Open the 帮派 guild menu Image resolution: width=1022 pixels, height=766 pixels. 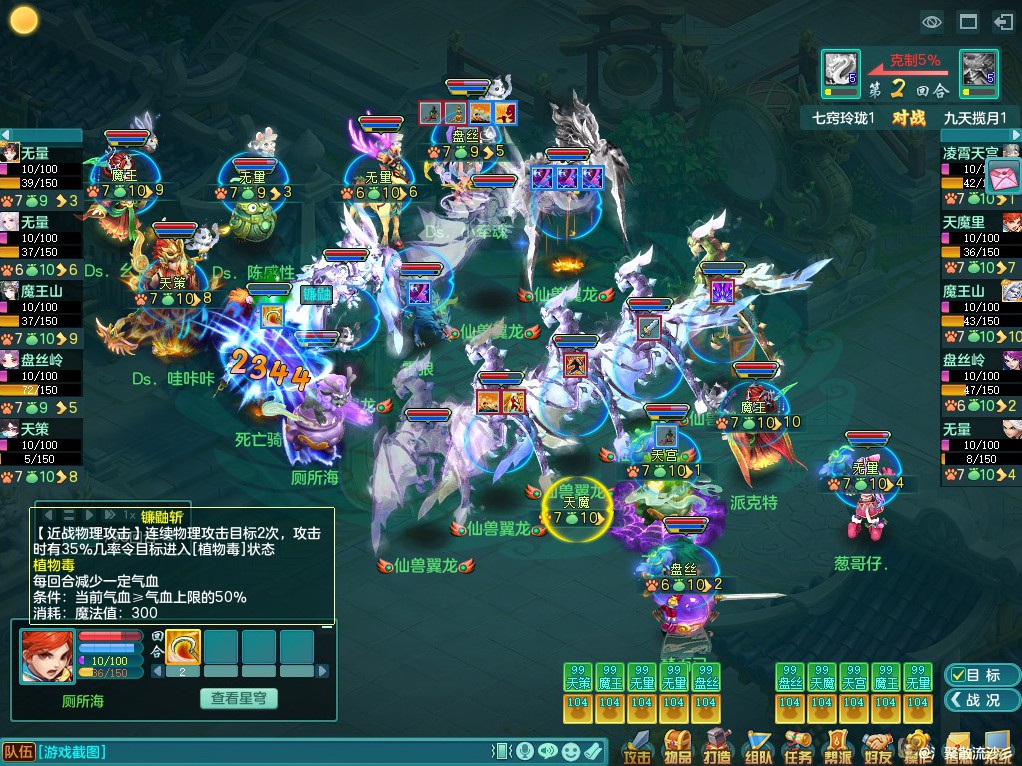tap(838, 746)
